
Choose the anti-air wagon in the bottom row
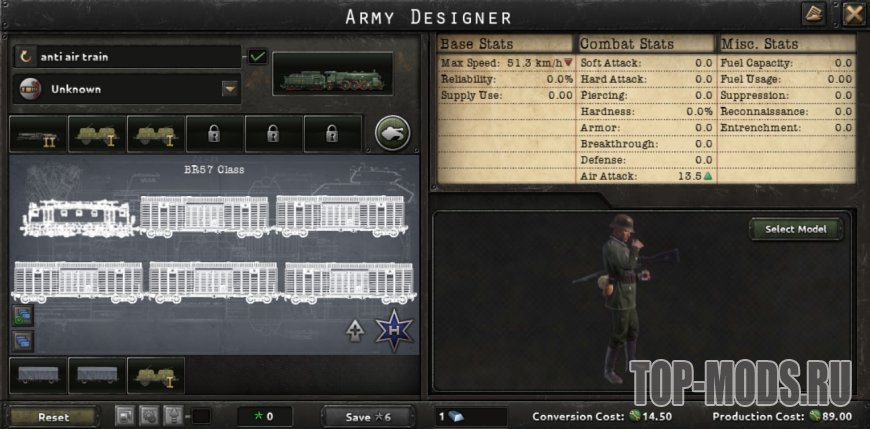tap(155, 375)
